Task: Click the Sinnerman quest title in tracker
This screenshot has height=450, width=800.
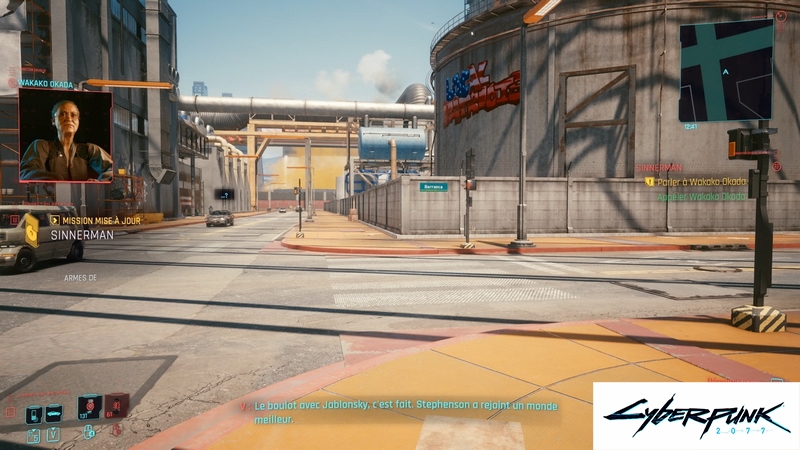Action: [x=660, y=168]
